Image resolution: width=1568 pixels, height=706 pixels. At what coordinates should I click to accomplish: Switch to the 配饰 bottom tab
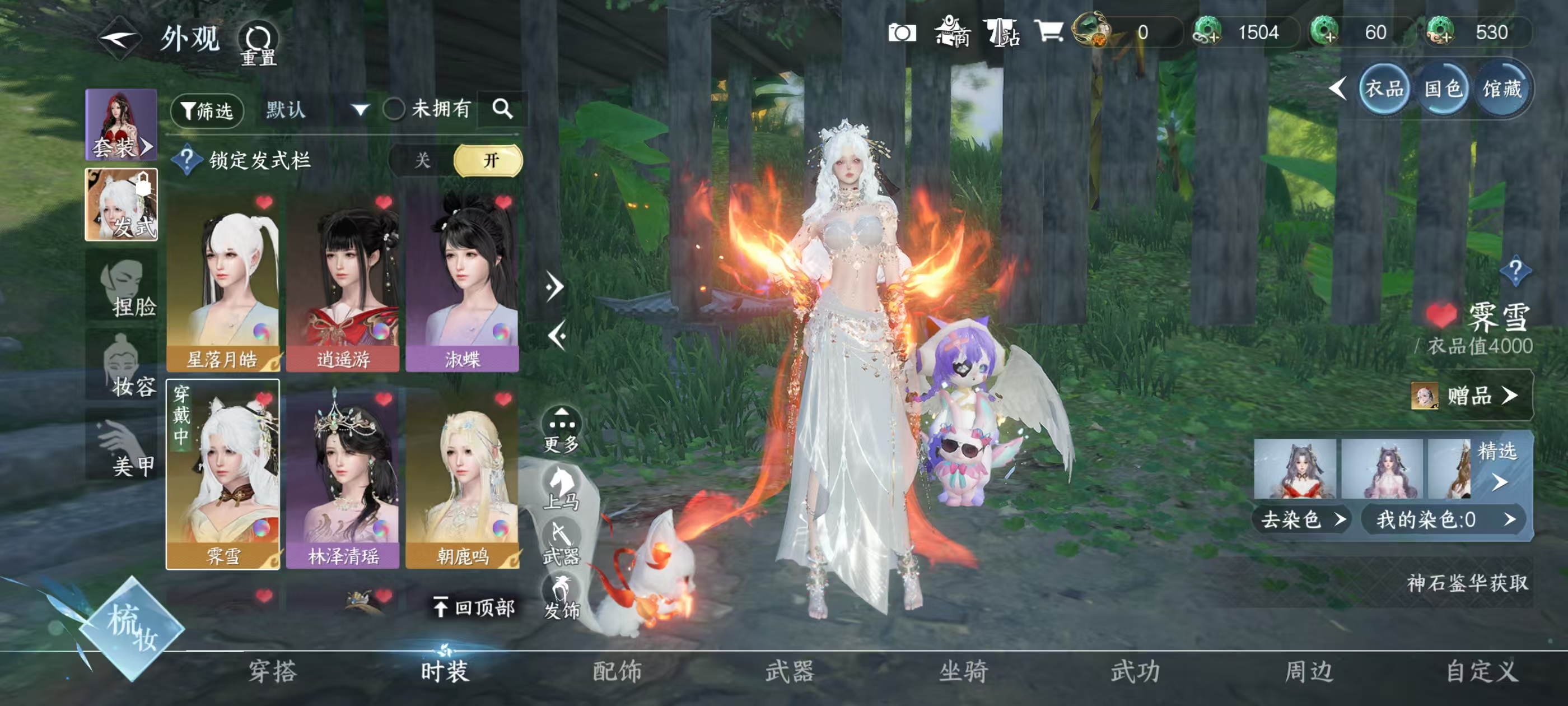(617, 671)
